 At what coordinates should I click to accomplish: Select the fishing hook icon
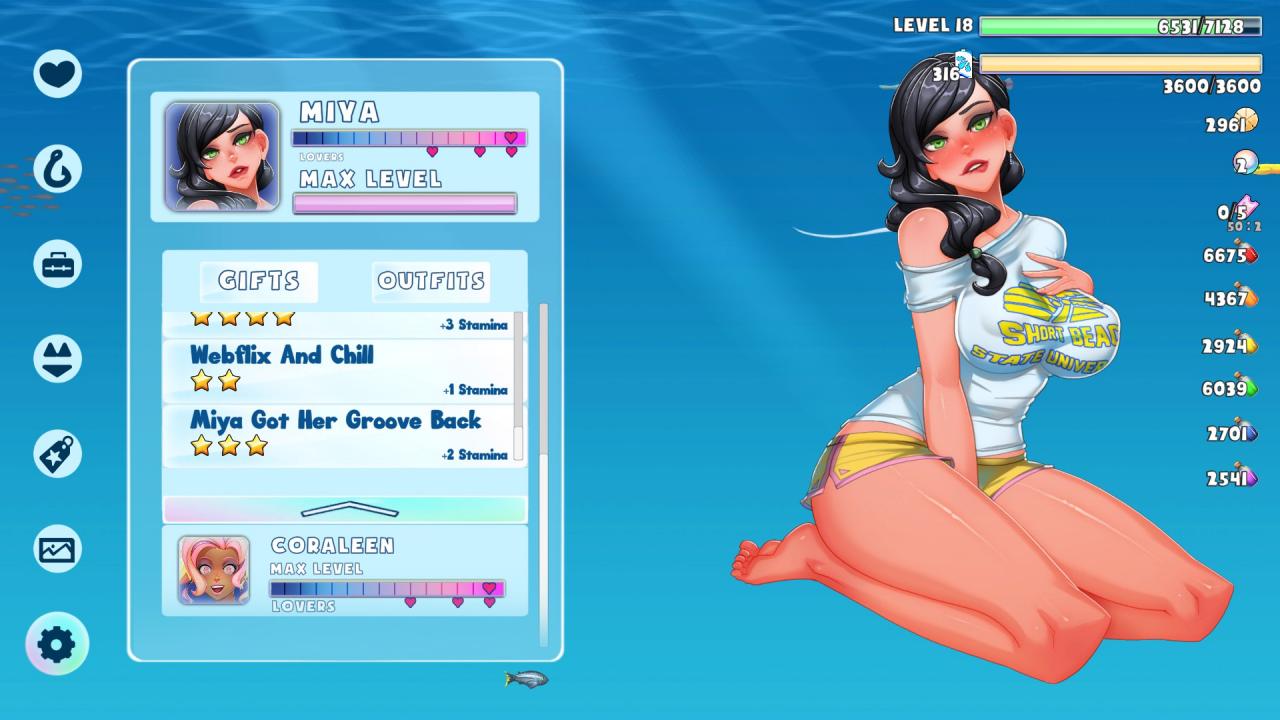click(57, 169)
